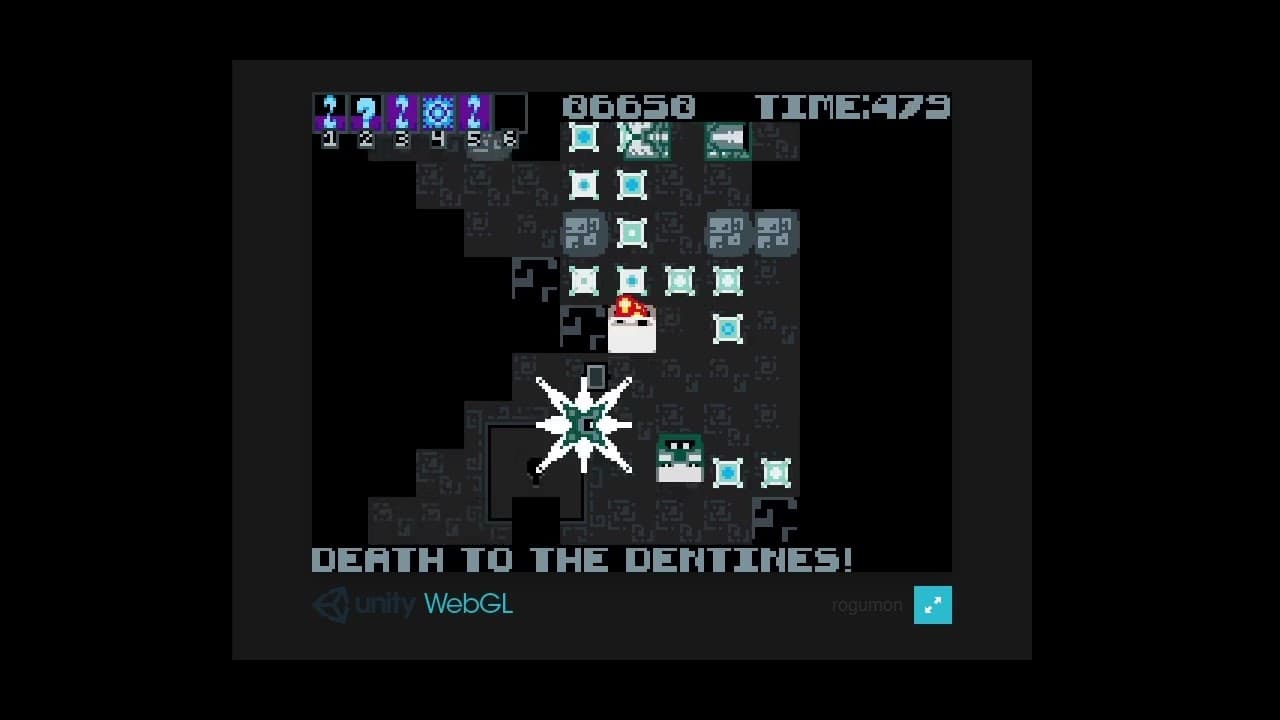Activate the blue gear ability in slot 4
Viewport: 1280px width, 720px height.
point(438,112)
